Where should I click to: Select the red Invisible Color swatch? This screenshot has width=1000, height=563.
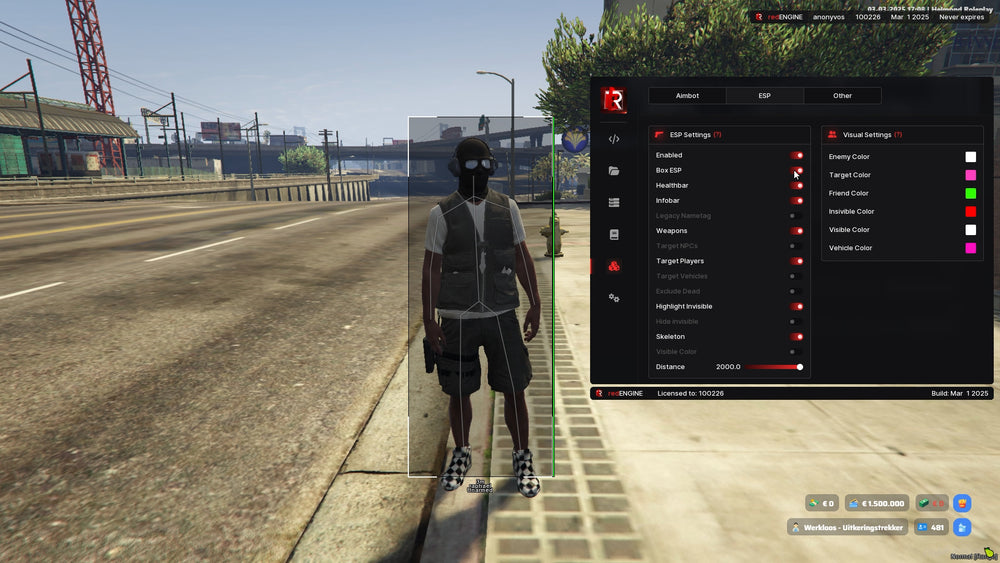(970, 211)
